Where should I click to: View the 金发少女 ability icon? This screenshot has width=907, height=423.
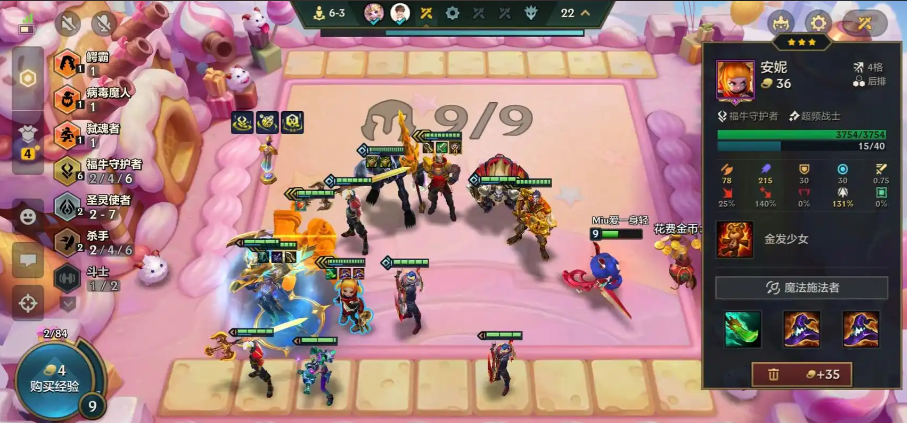click(x=735, y=240)
